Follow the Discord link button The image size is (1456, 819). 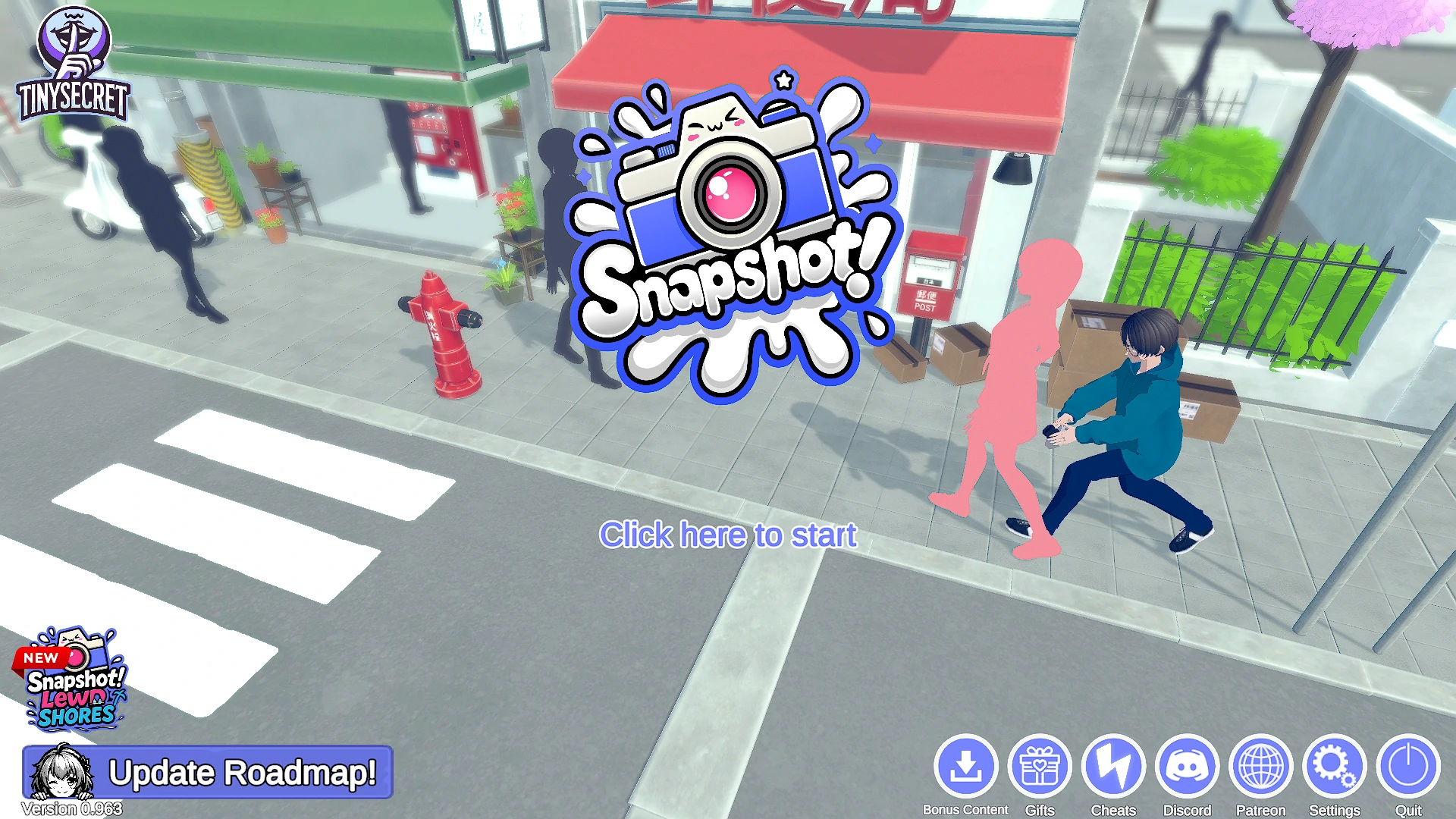click(1187, 766)
